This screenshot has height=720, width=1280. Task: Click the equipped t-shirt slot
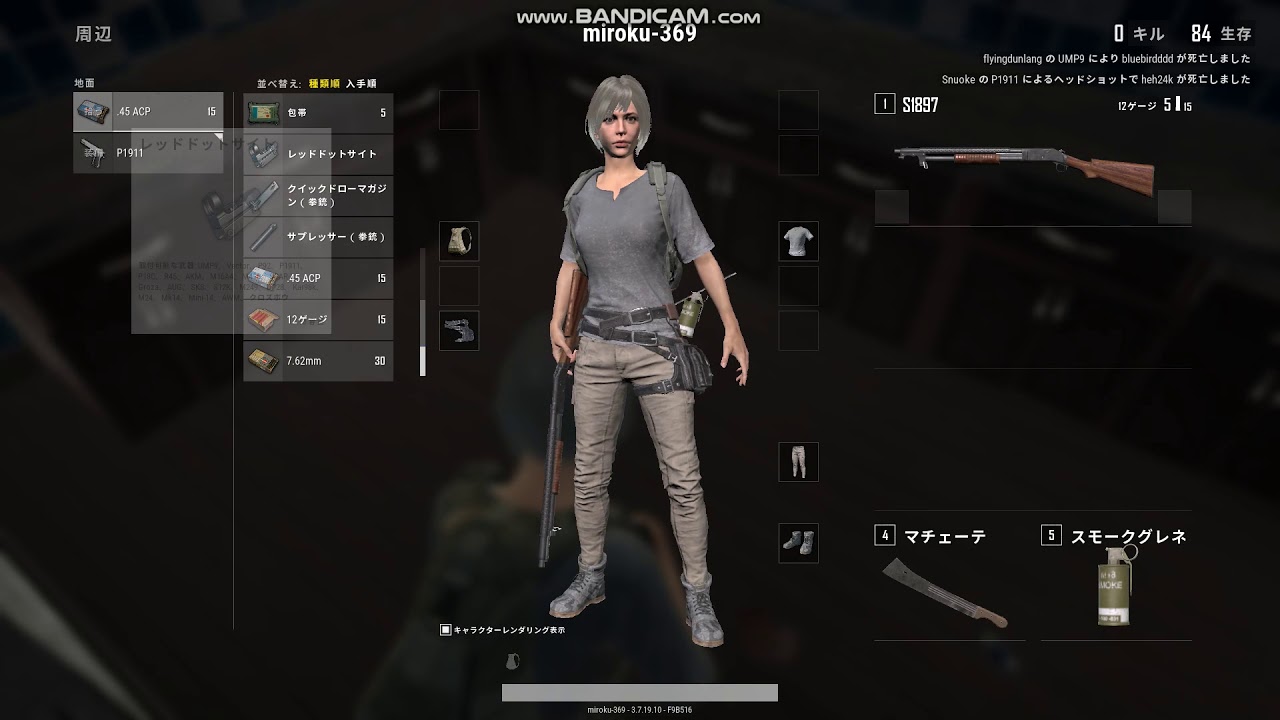pos(798,241)
